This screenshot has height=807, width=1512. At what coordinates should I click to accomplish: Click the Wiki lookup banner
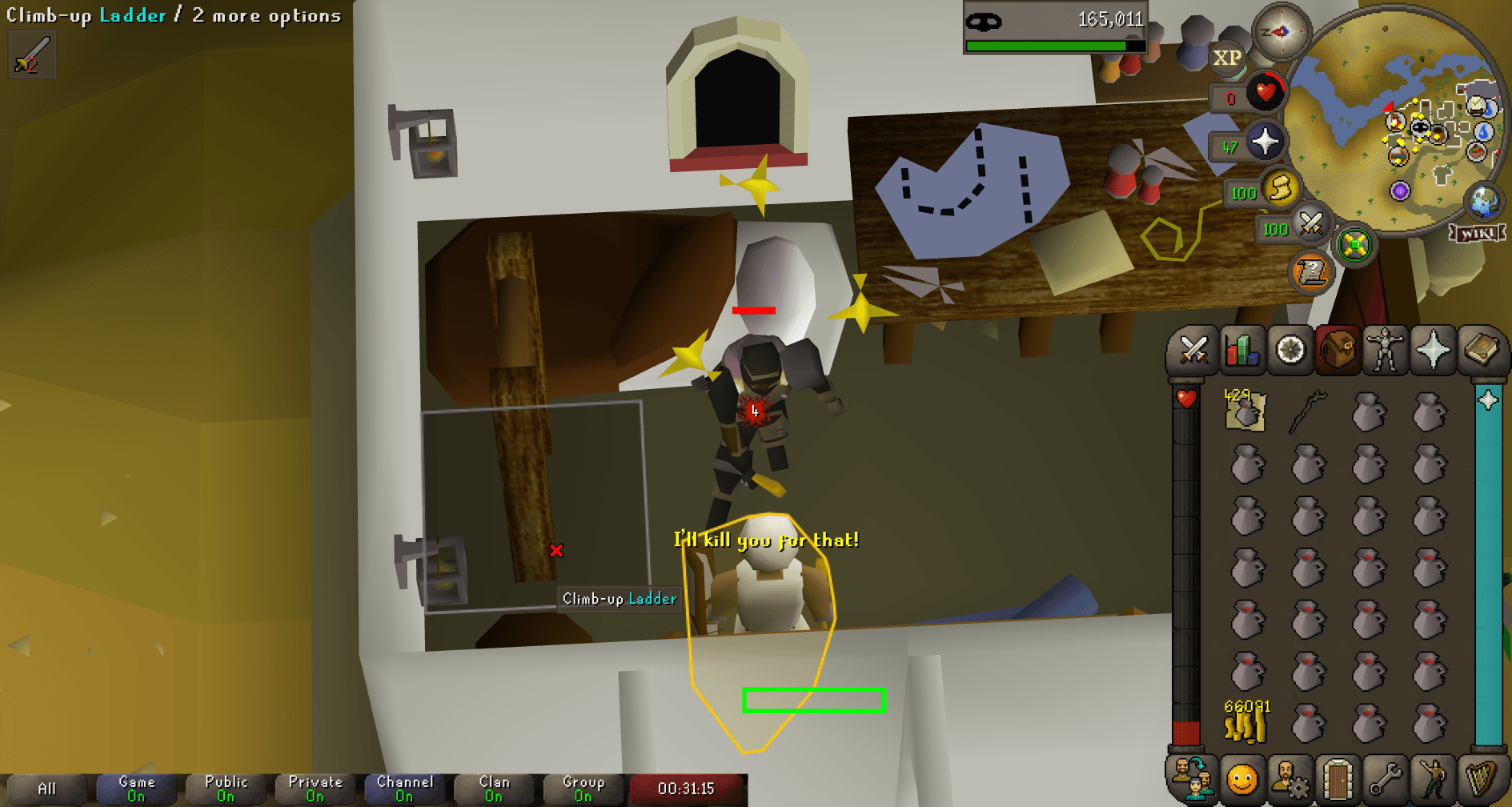pyautogui.click(x=1477, y=233)
